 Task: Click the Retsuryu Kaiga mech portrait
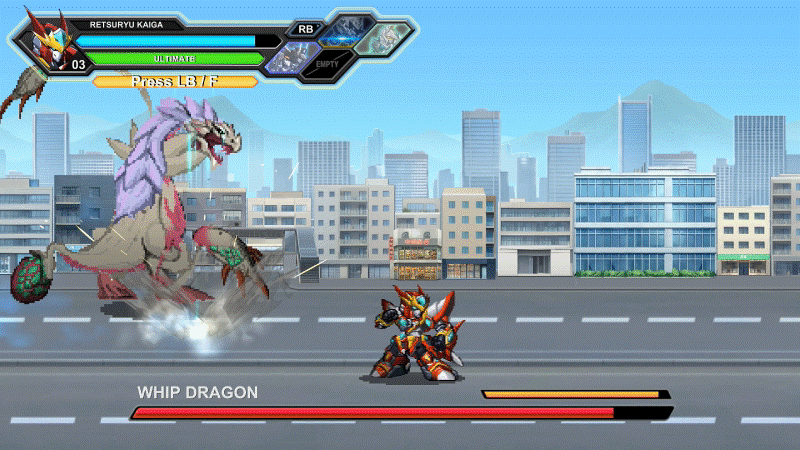pos(42,41)
